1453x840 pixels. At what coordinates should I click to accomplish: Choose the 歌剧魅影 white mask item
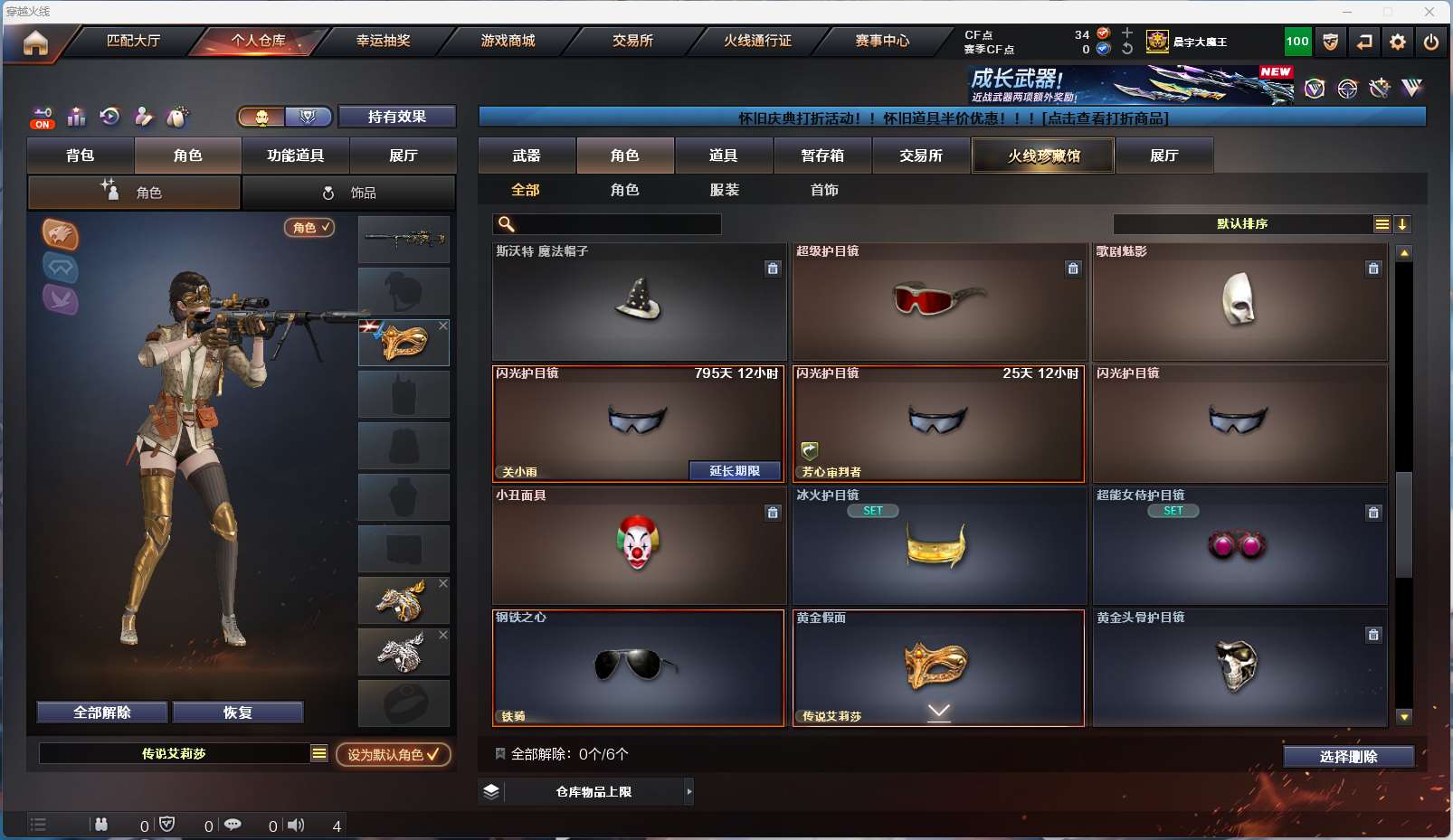click(1239, 303)
